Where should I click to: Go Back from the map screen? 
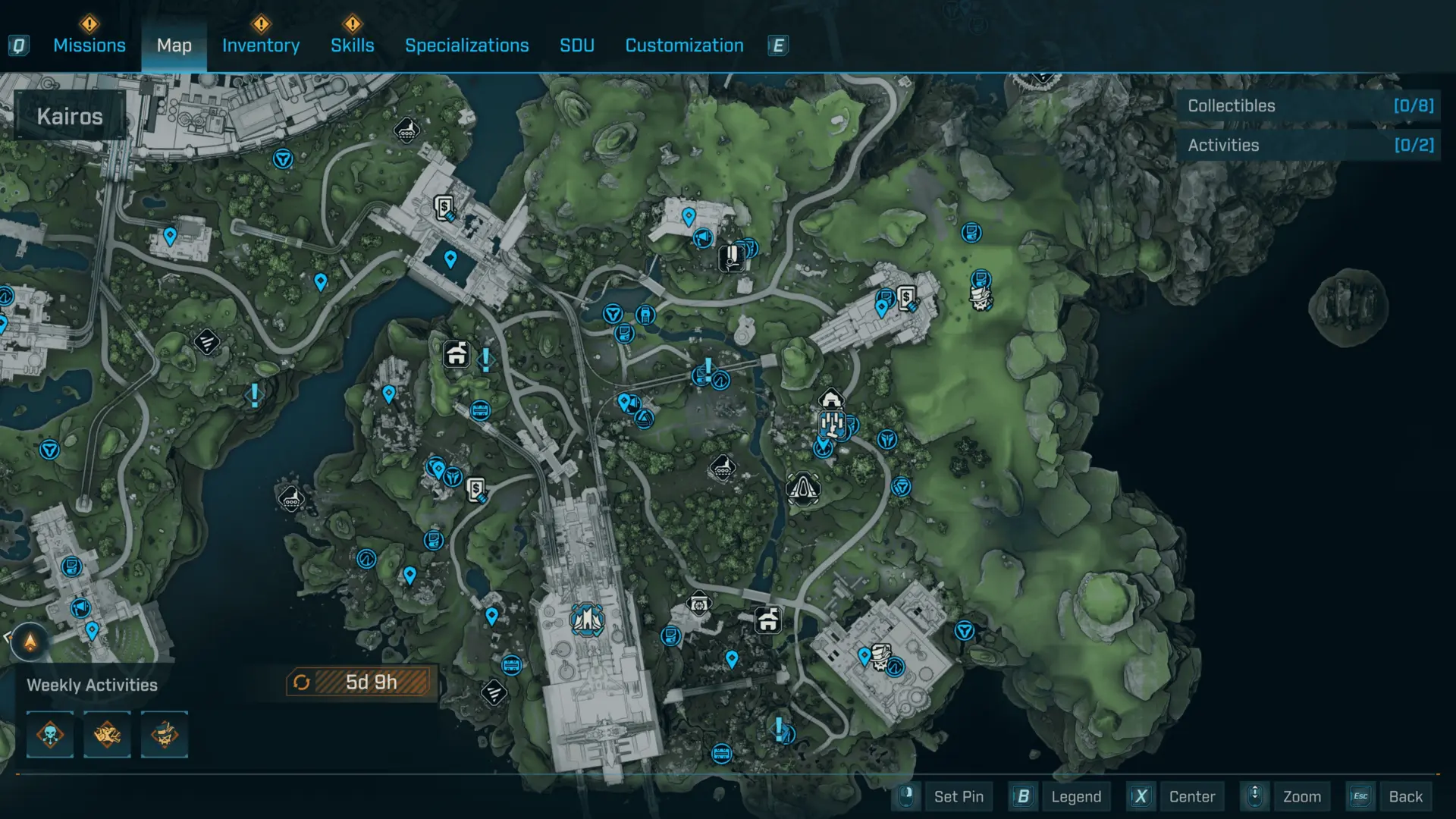(1404, 796)
